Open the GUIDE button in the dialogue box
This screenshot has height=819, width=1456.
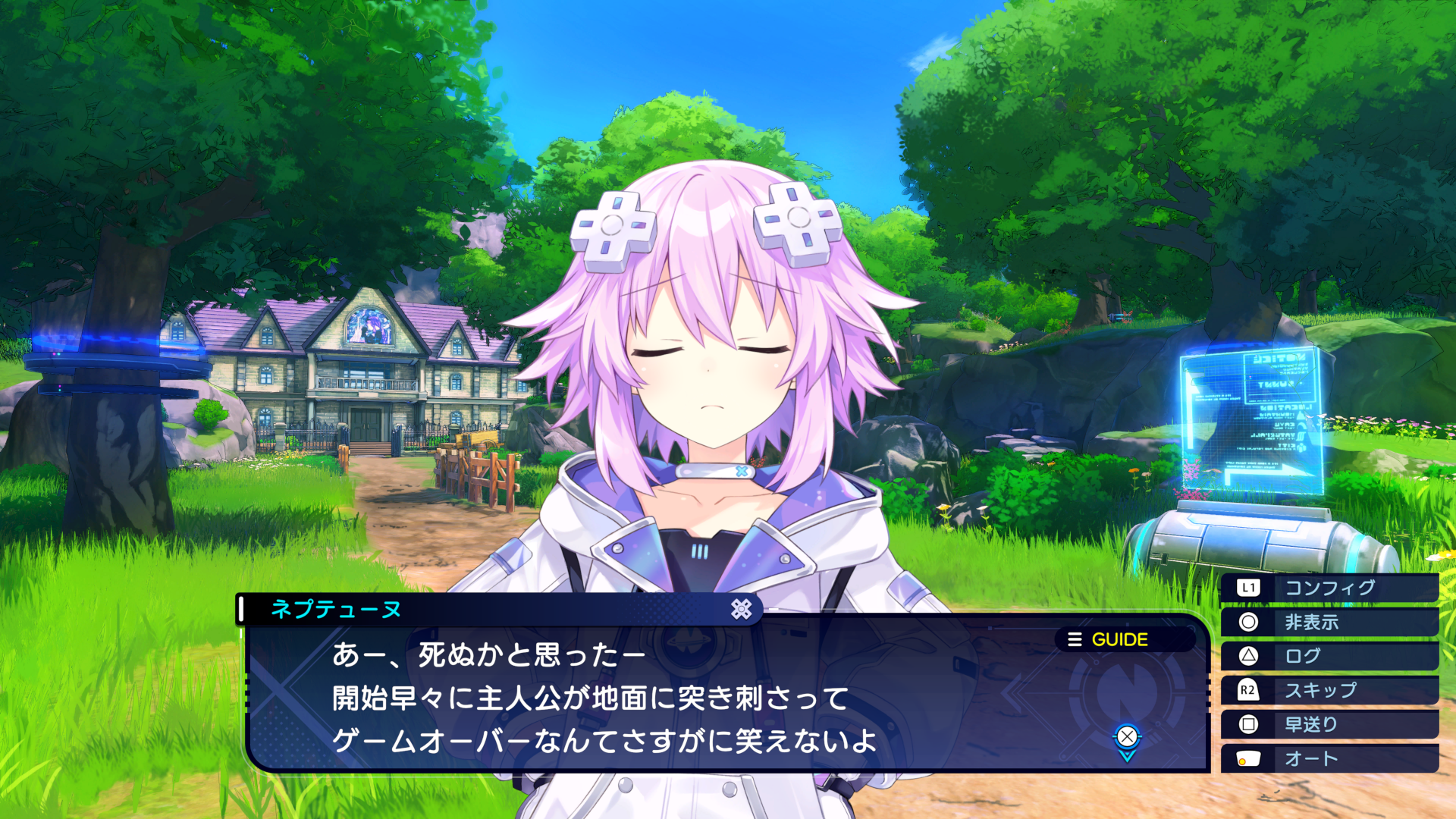tap(1109, 640)
